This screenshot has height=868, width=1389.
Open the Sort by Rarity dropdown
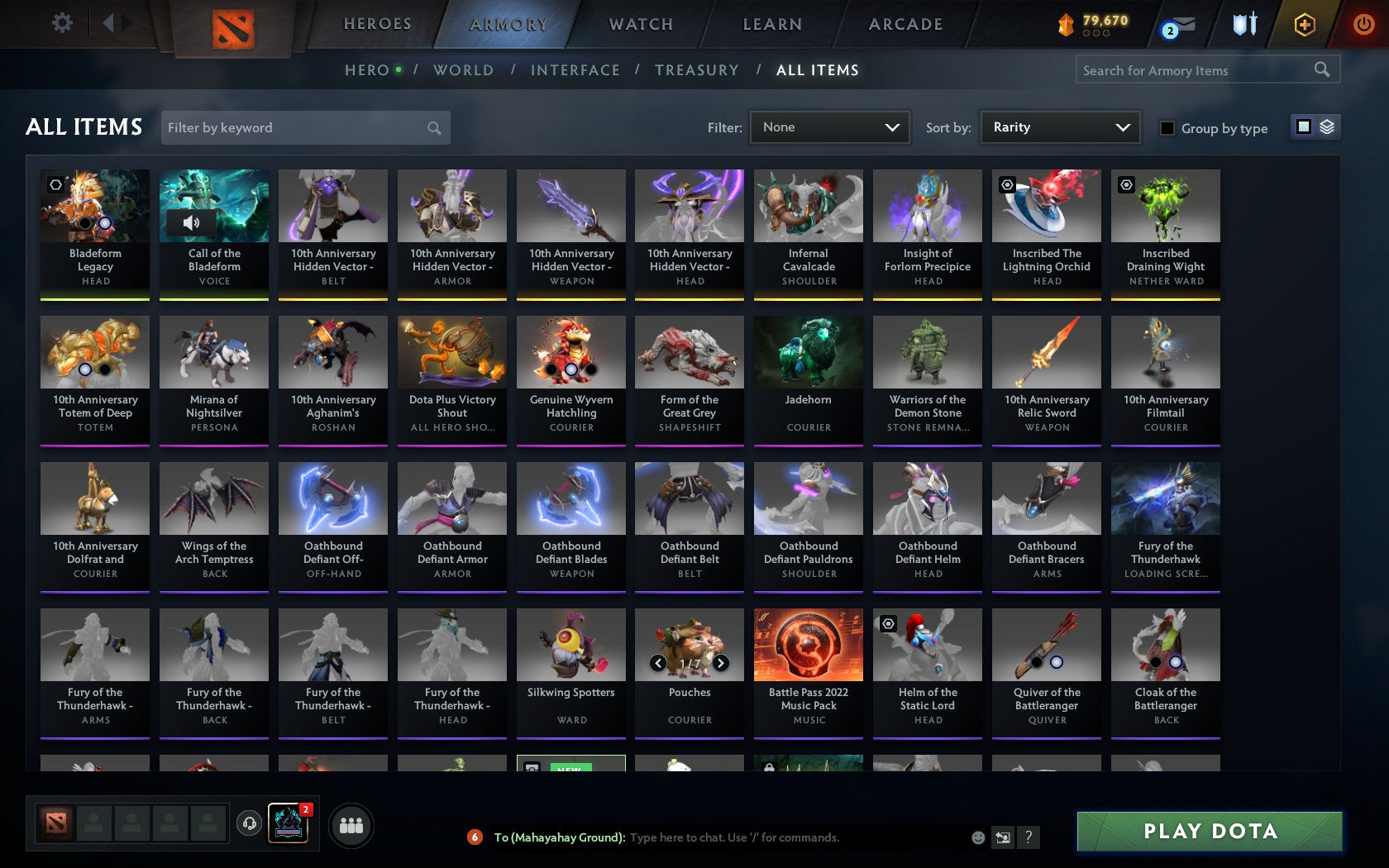[x=1059, y=126]
